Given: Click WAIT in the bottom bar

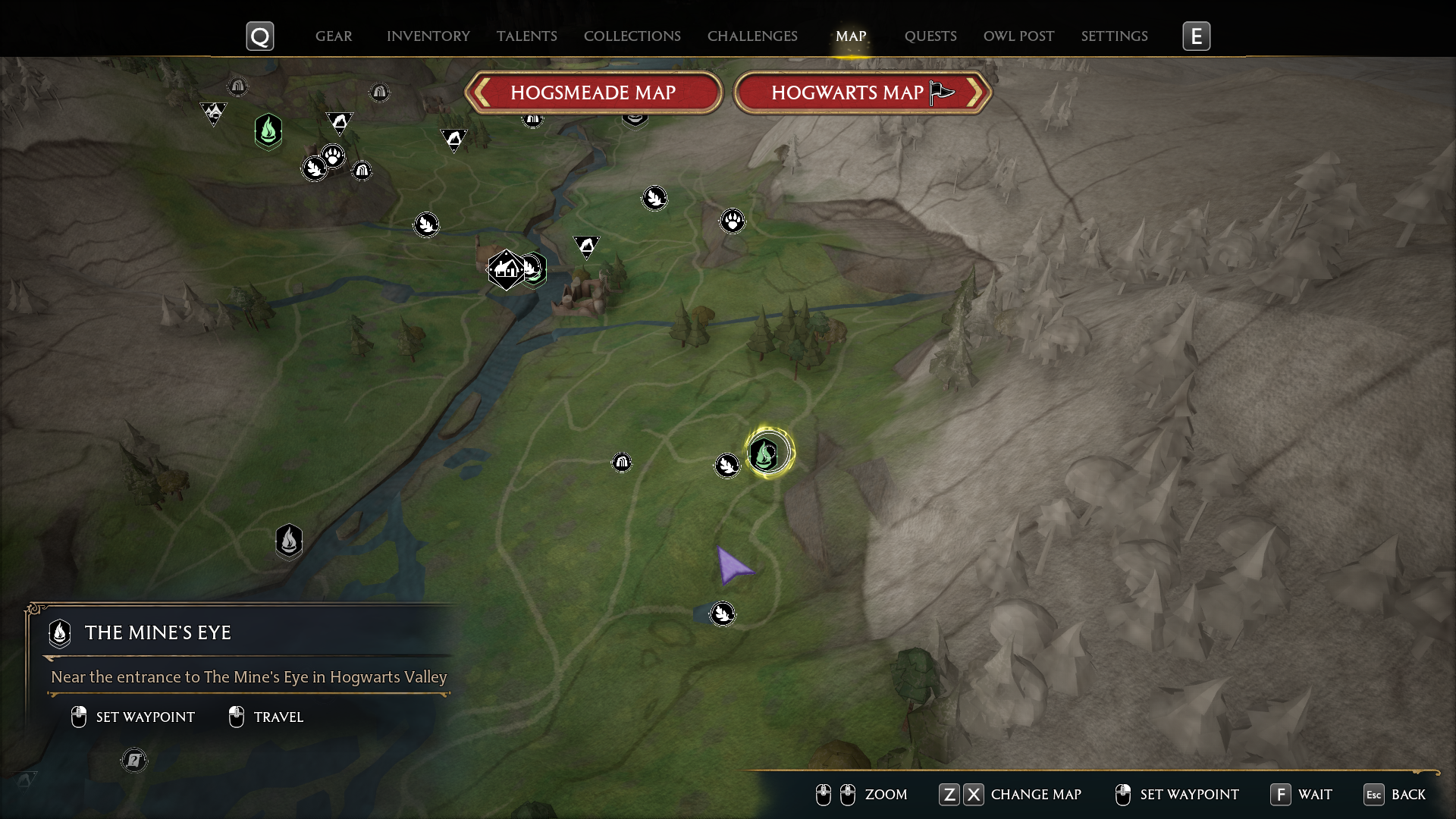Looking at the screenshot, I should pyautogui.click(x=1316, y=795).
